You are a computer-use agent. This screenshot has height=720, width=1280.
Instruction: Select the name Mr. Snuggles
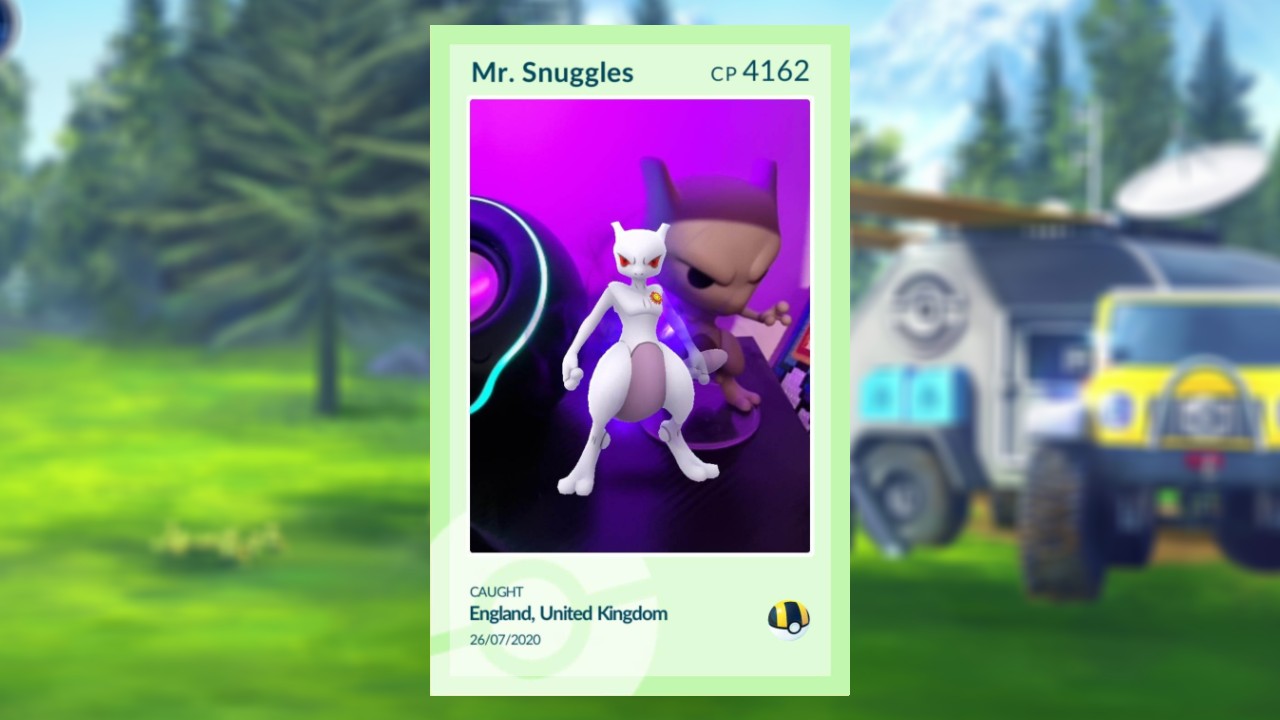(x=552, y=71)
